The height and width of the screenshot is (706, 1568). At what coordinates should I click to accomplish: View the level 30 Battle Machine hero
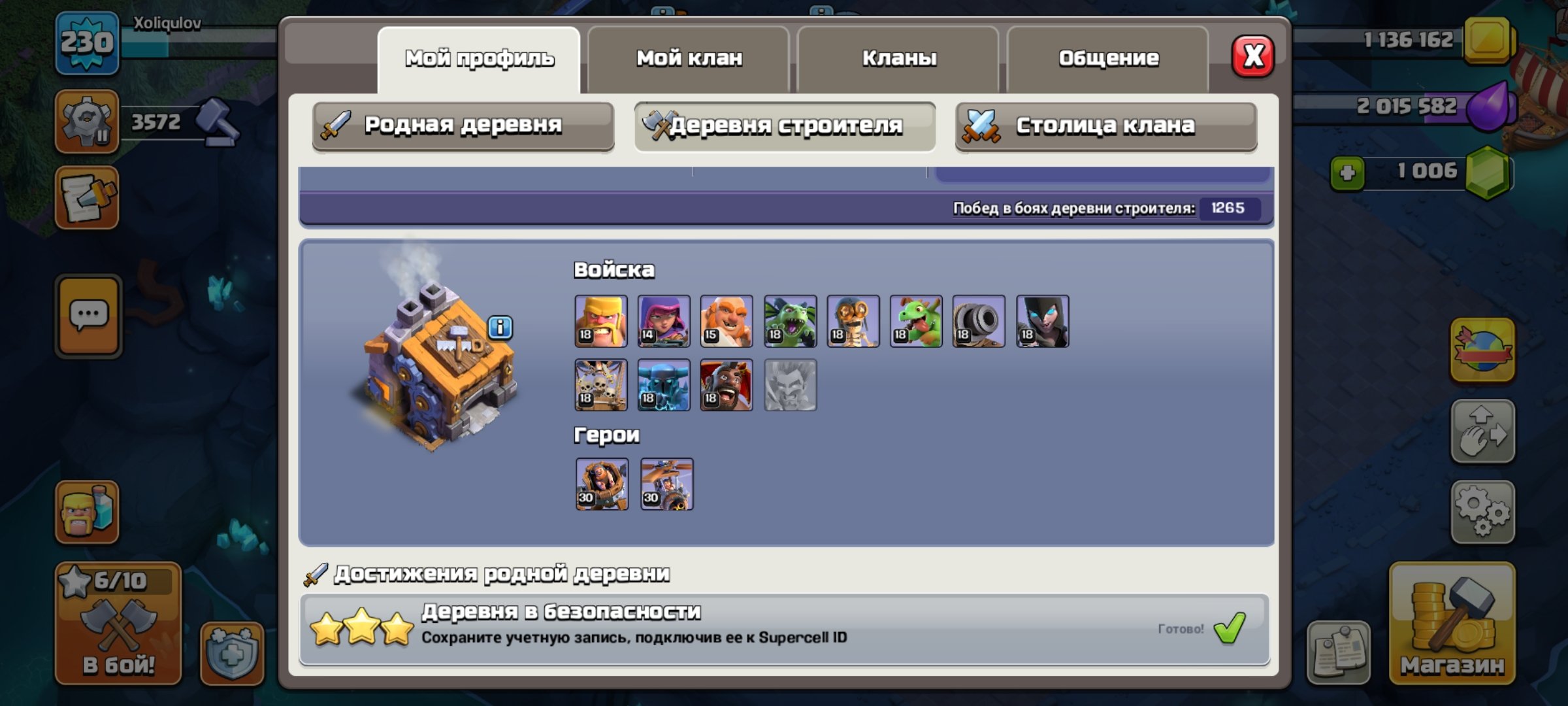coord(601,484)
